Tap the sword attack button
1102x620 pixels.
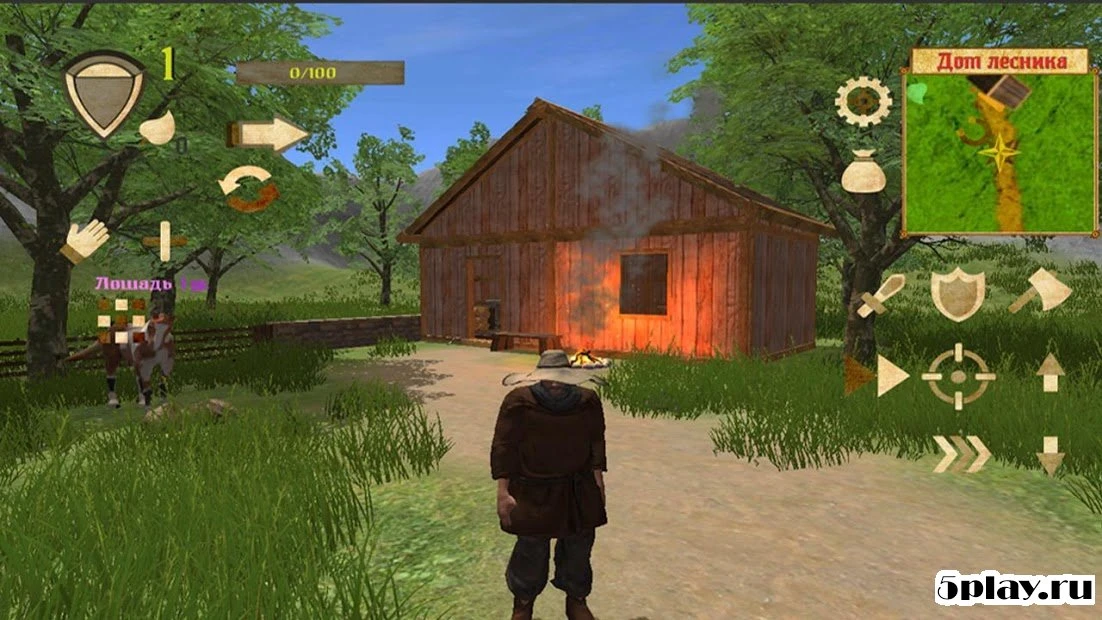880,296
